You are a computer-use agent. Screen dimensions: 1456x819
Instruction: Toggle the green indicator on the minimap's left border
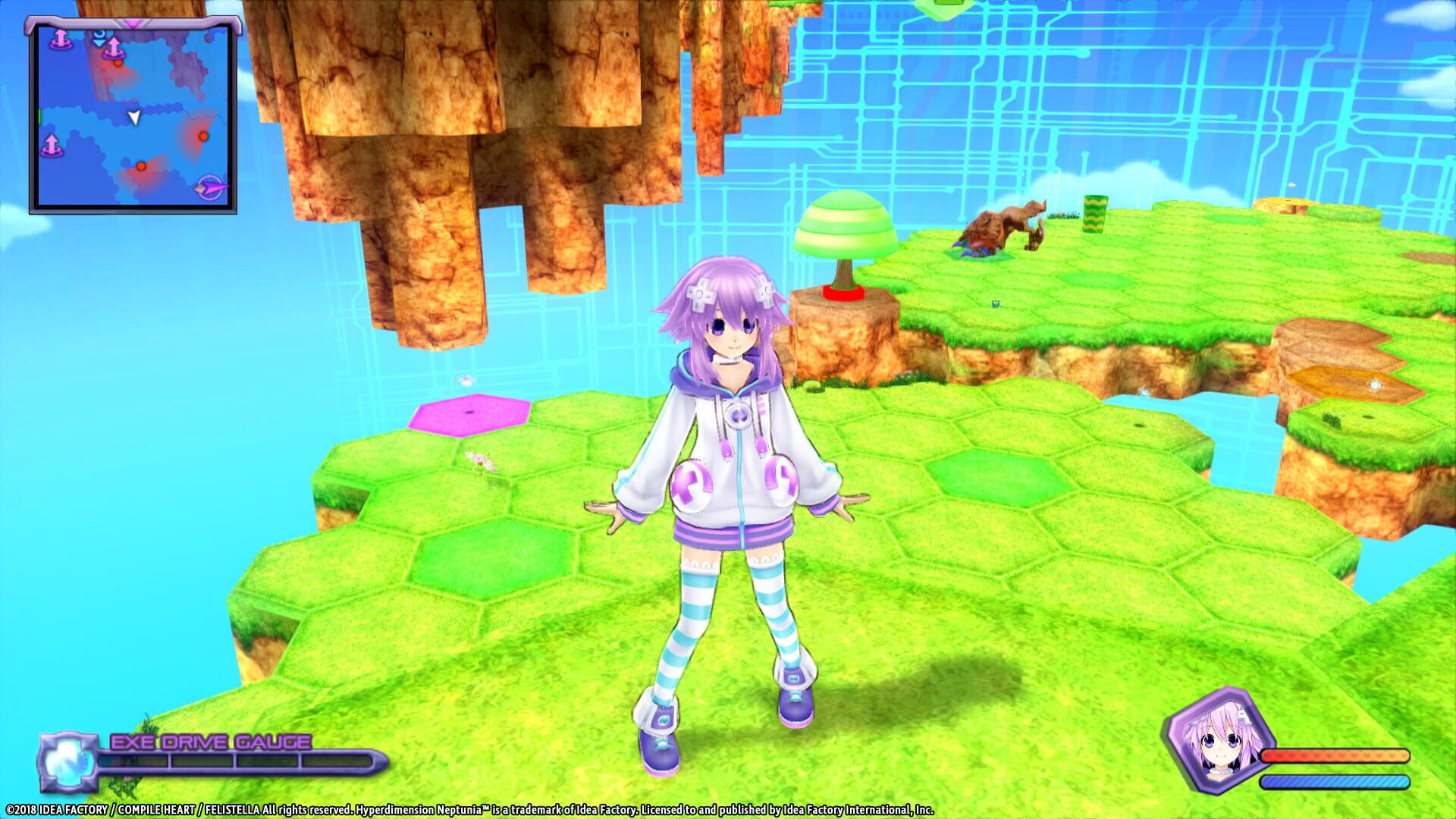pos(39,117)
